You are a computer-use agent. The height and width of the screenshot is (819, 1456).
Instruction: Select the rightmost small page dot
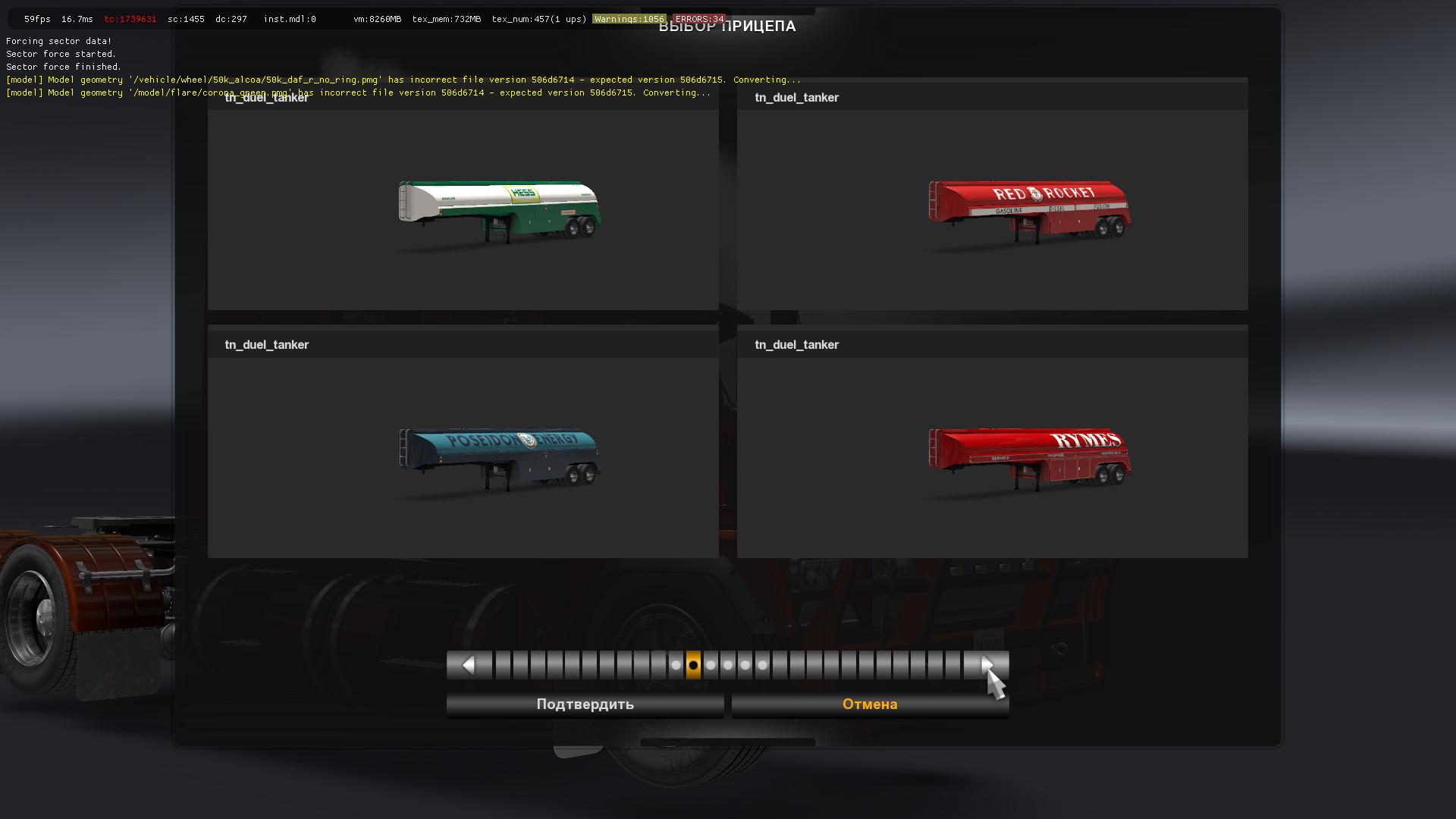762,664
